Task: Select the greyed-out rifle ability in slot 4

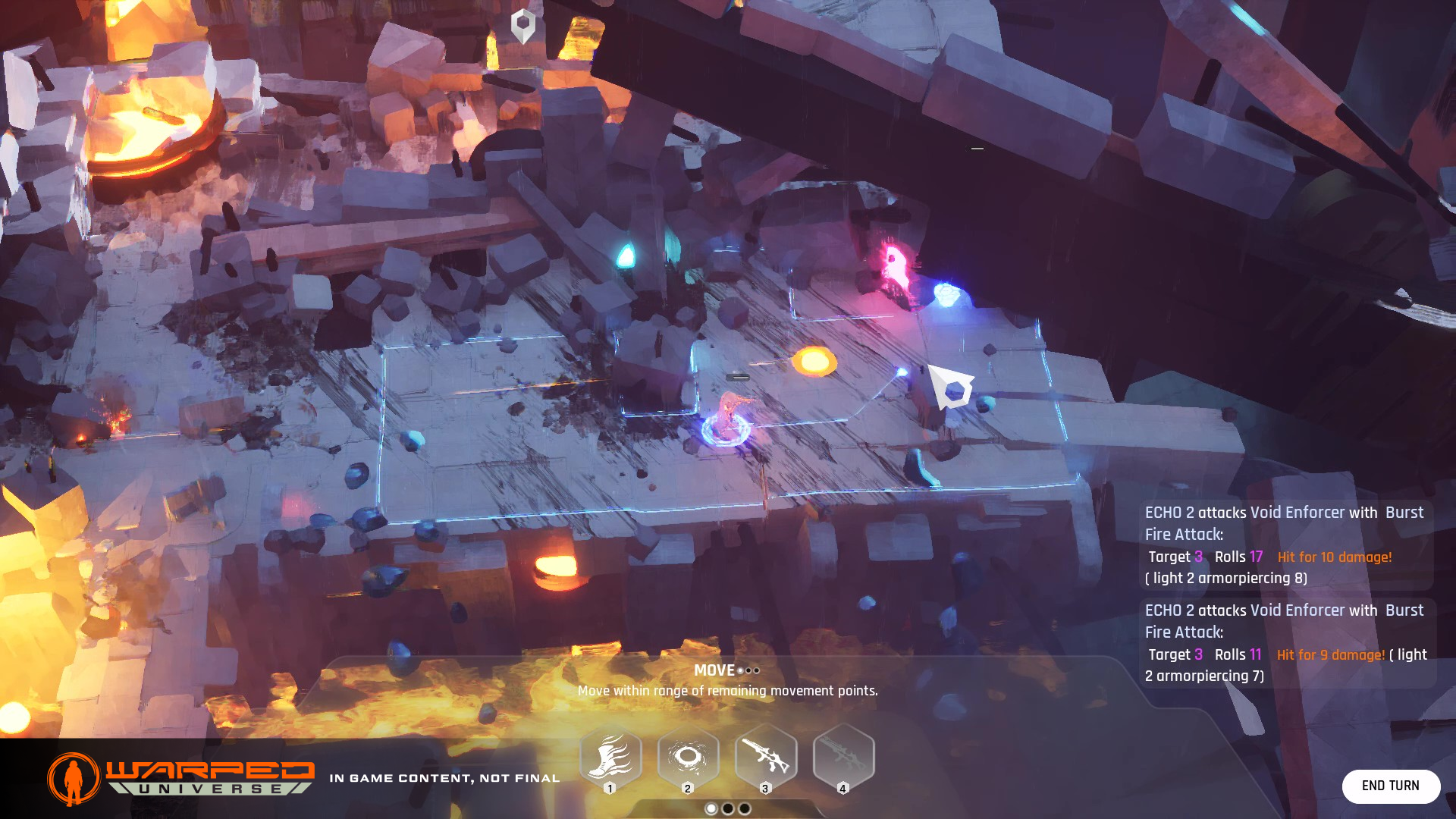Action: (x=843, y=756)
